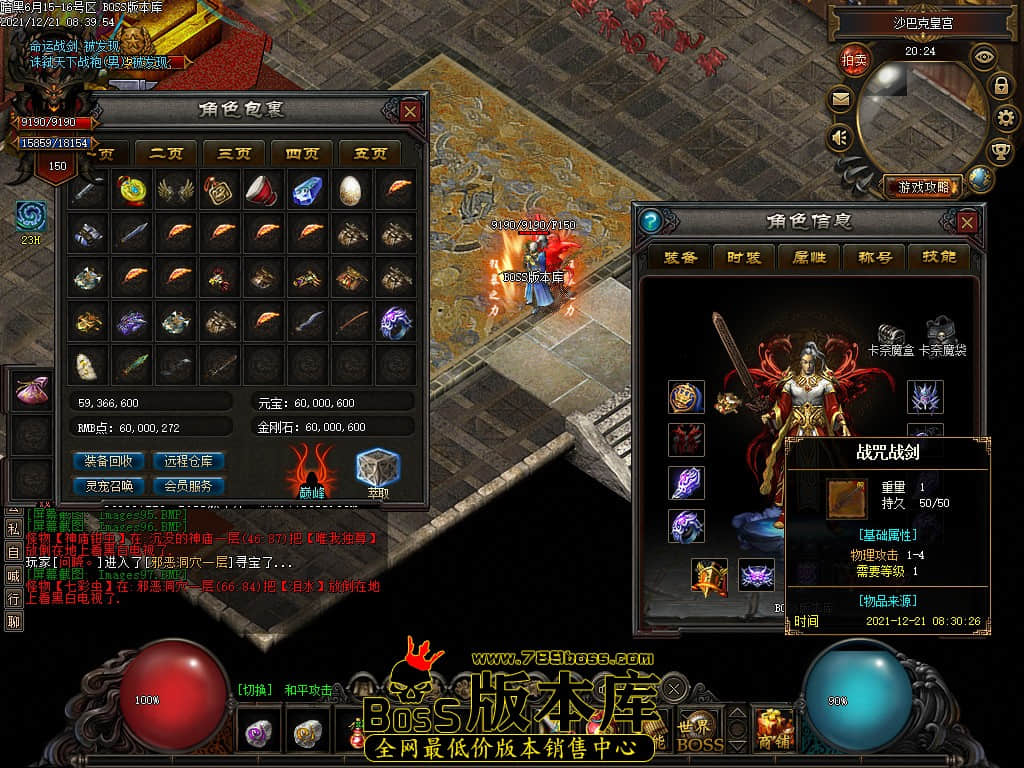Activate the 灵宠召唤 pet summon button
The height and width of the screenshot is (768, 1024).
point(108,486)
